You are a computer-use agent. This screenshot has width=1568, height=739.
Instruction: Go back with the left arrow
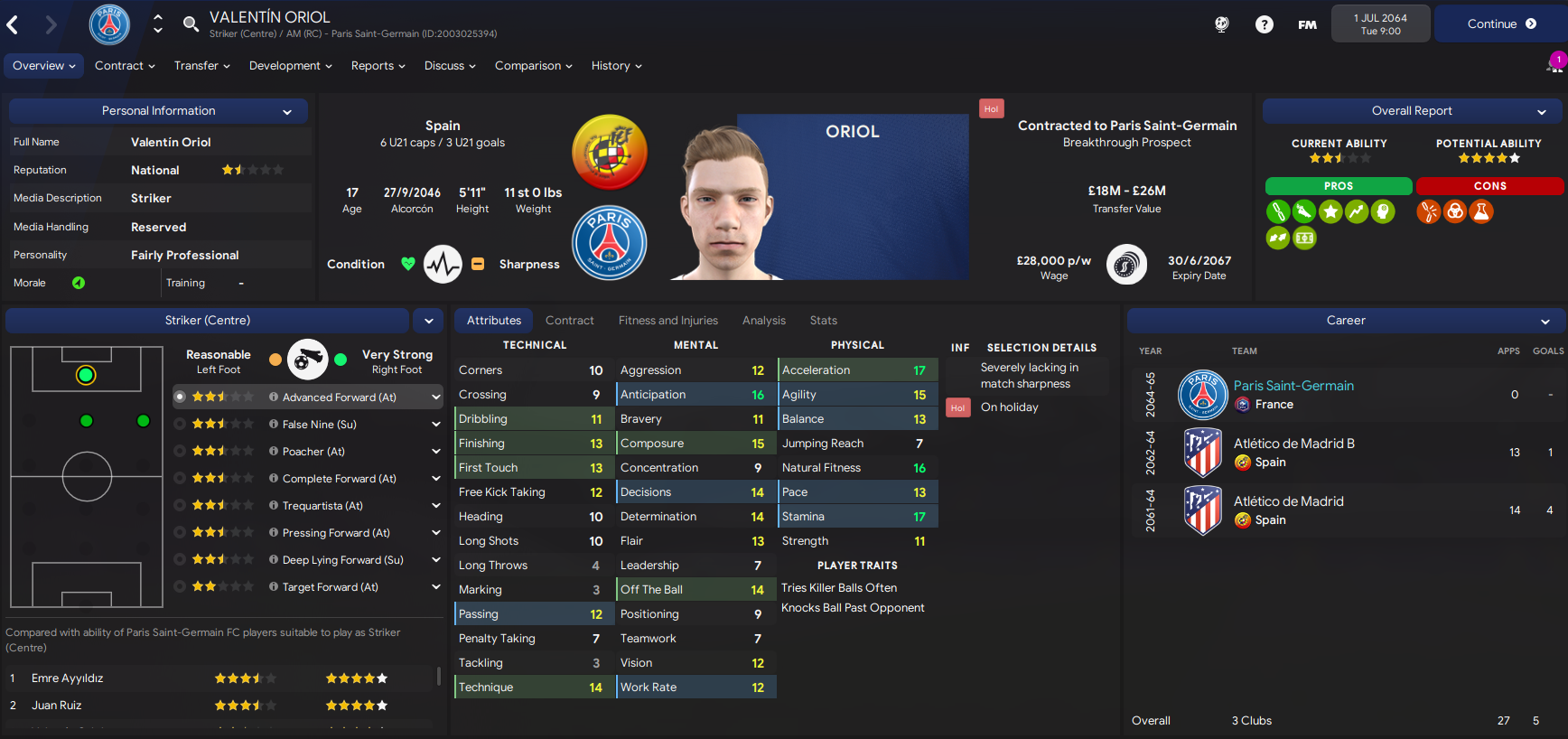pos(14,25)
